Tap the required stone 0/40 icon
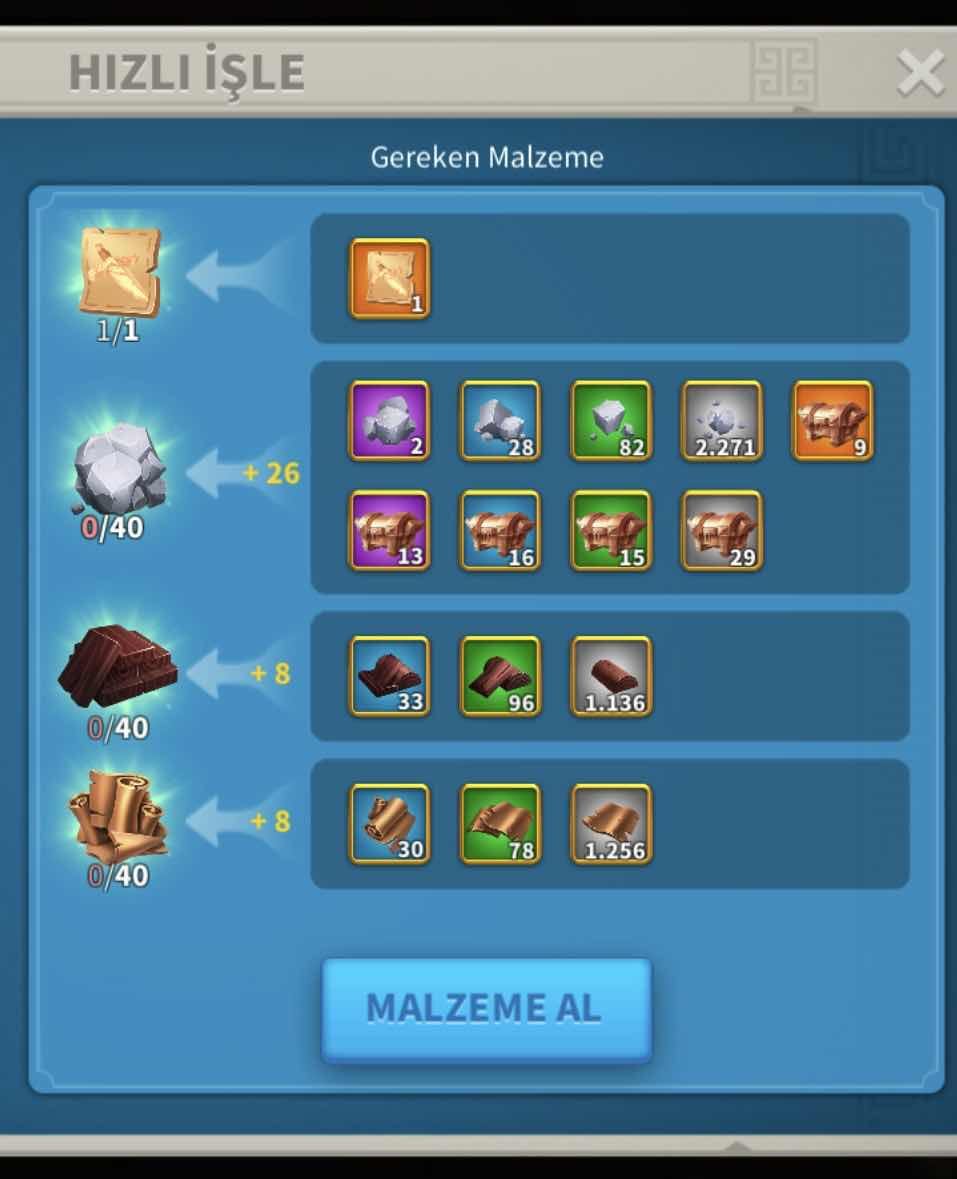Screen dimensions: 957x1179 point(118,470)
